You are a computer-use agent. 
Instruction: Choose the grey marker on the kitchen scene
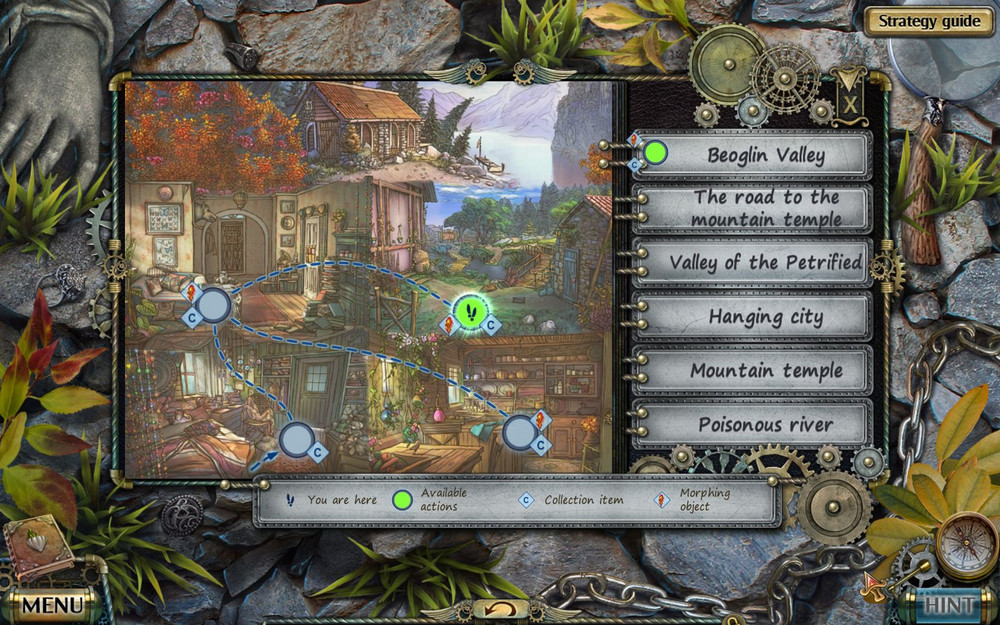pos(519,432)
